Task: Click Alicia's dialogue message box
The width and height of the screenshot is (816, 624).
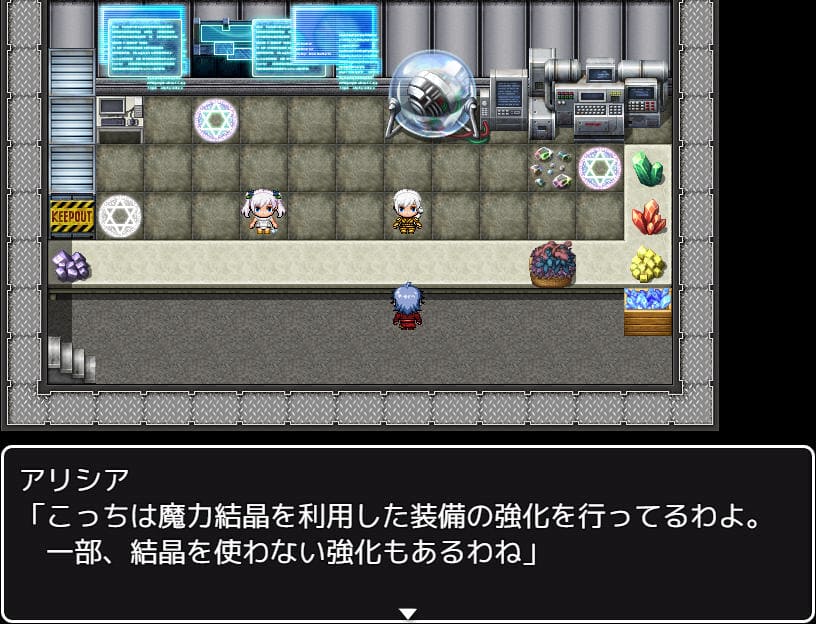Action: (x=408, y=531)
